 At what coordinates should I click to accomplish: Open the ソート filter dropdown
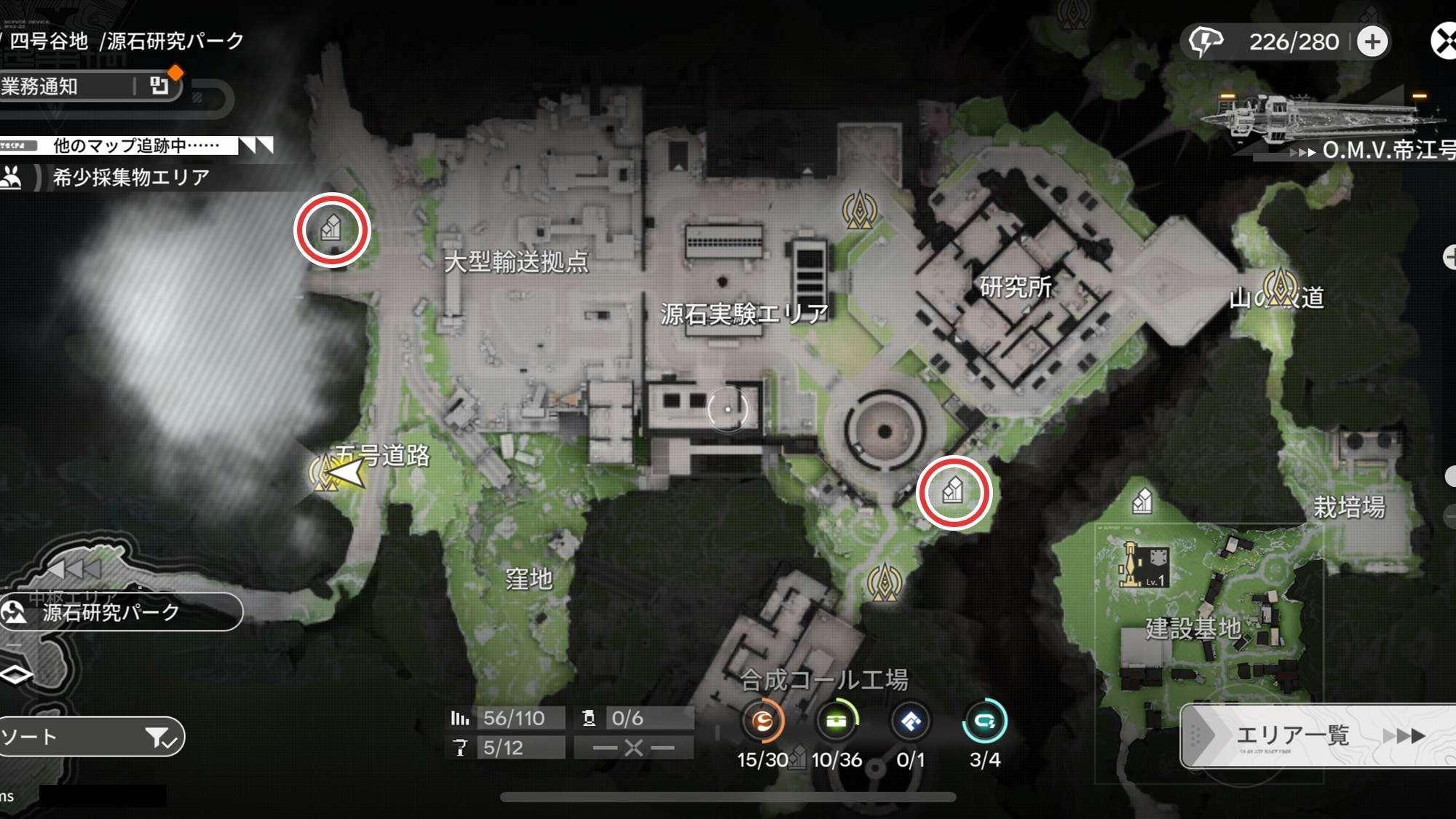click(x=91, y=737)
